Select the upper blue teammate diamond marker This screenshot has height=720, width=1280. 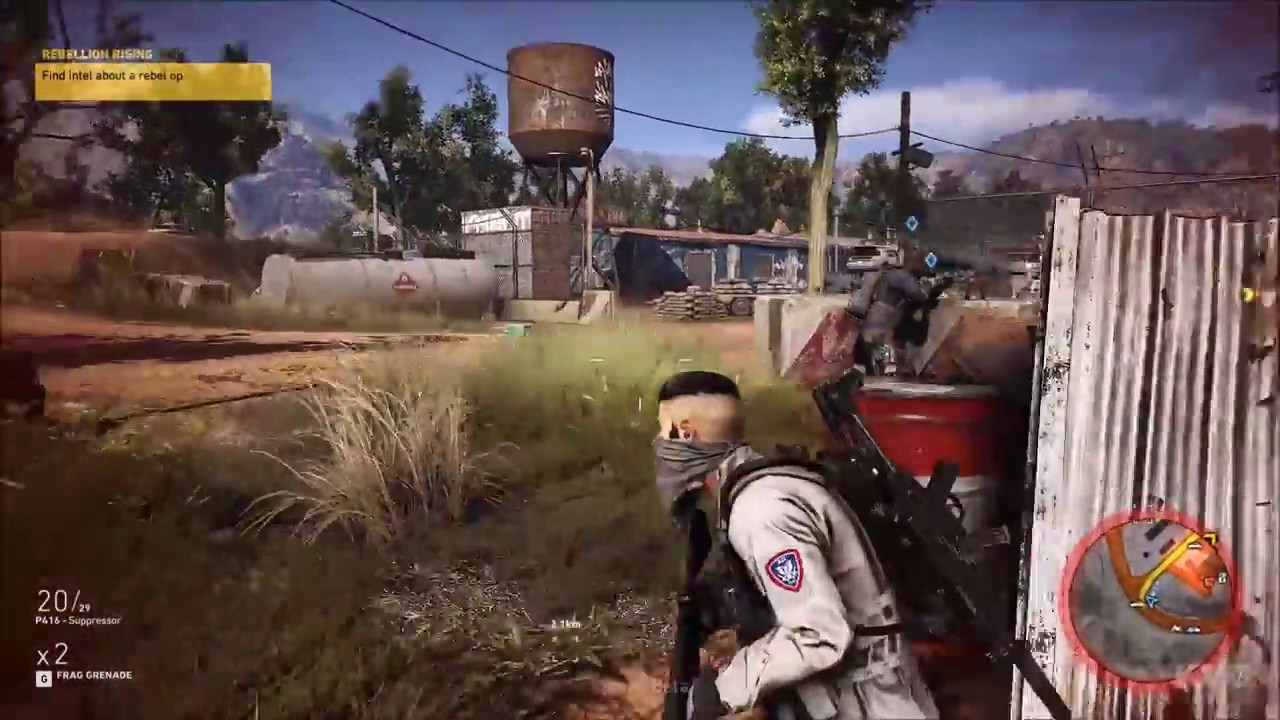pos(912,223)
